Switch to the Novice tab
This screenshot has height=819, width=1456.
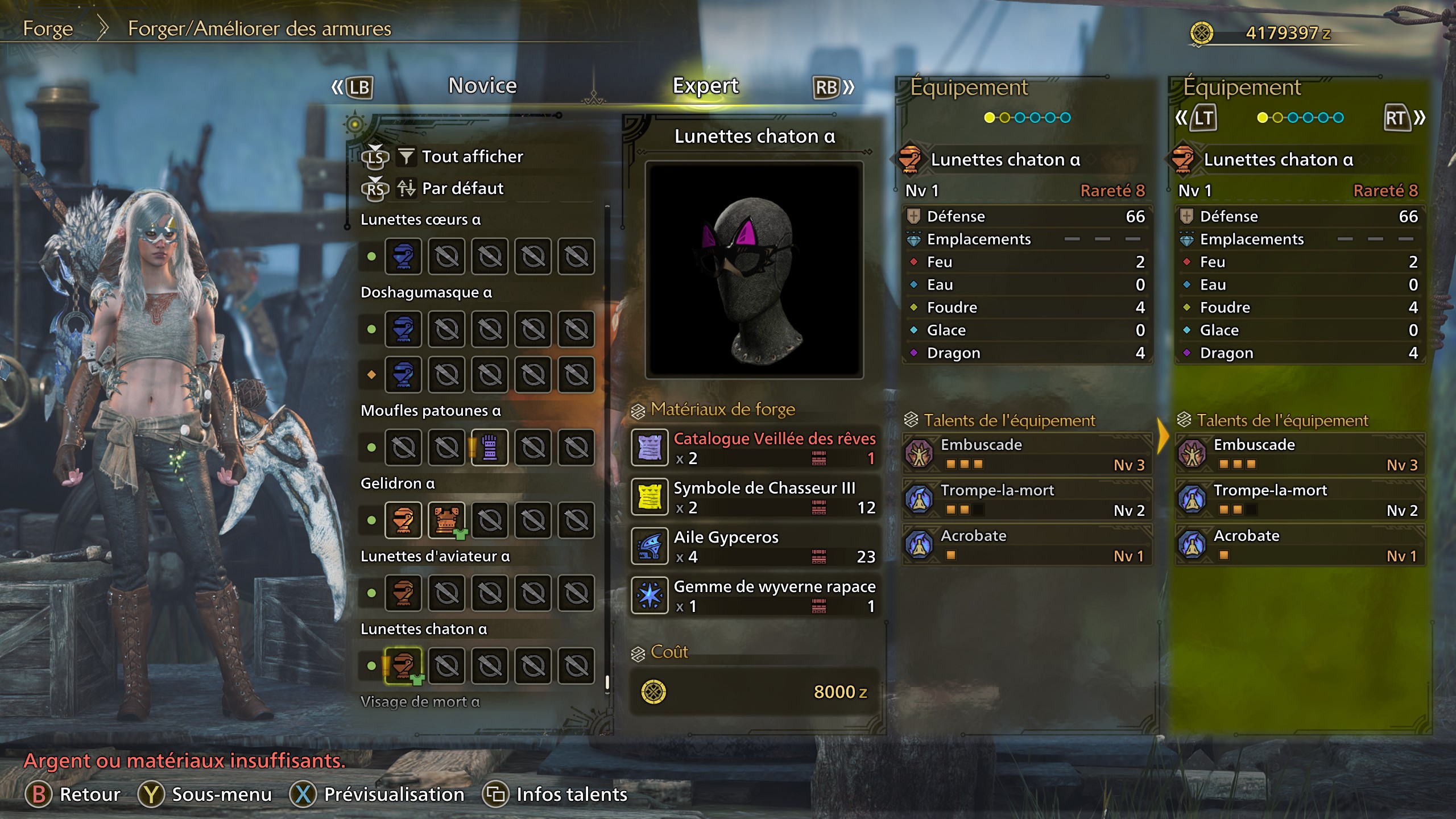pos(481,85)
